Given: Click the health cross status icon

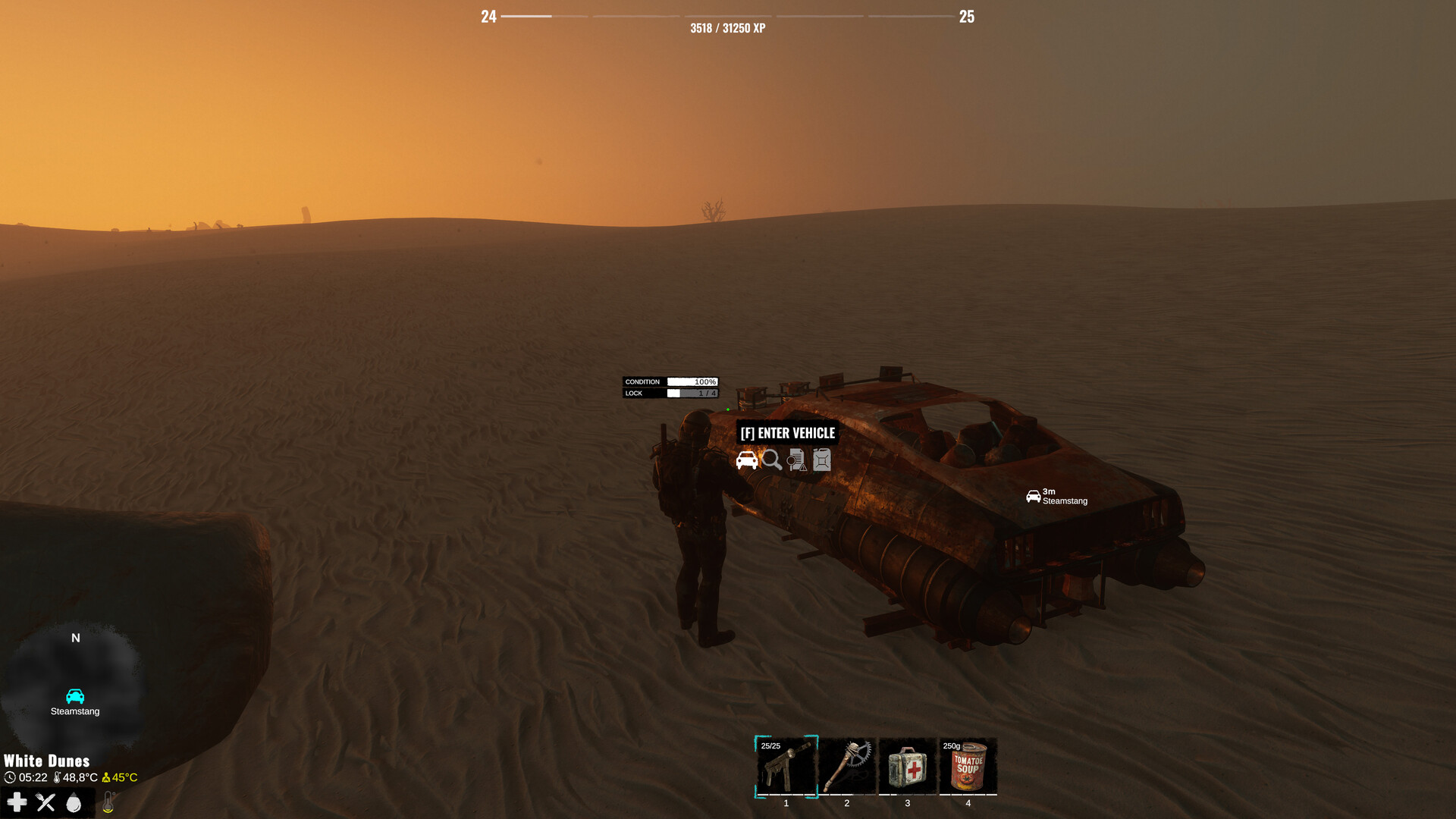Looking at the screenshot, I should point(17,802).
